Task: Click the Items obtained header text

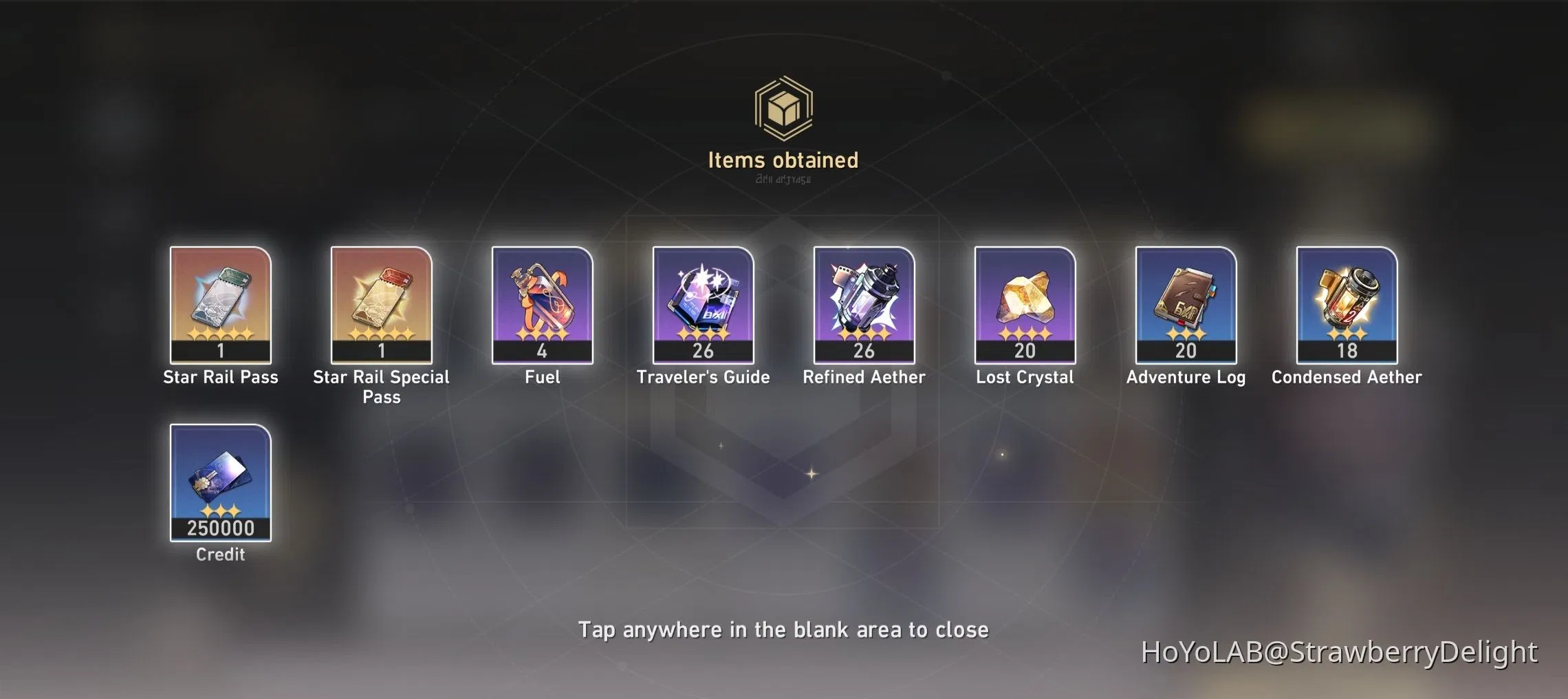Action: (784, 160)
